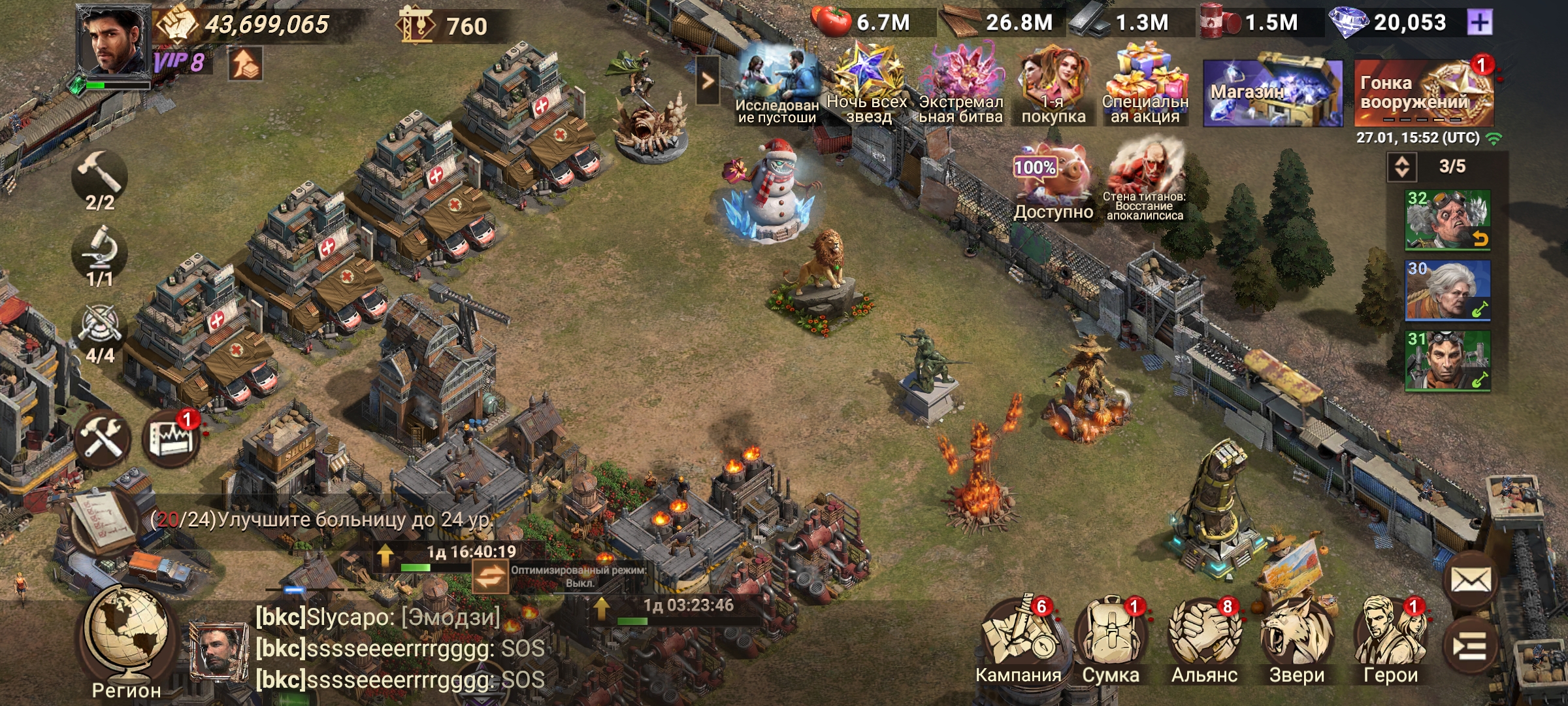Viewport: 1568px width, 706px height.
Task: Expand the event icons arrow
Action: (708, 80)
